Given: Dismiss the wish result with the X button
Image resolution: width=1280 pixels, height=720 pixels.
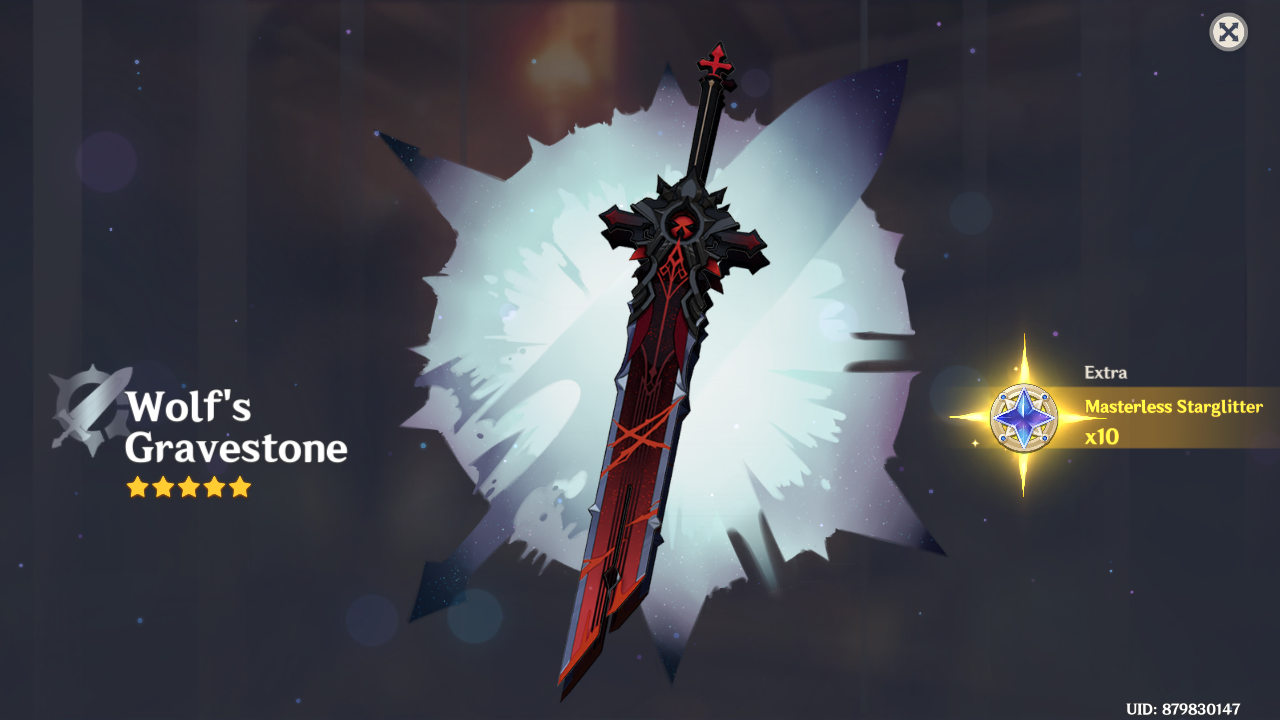Looking at the screenshot, I should 1227,30.
